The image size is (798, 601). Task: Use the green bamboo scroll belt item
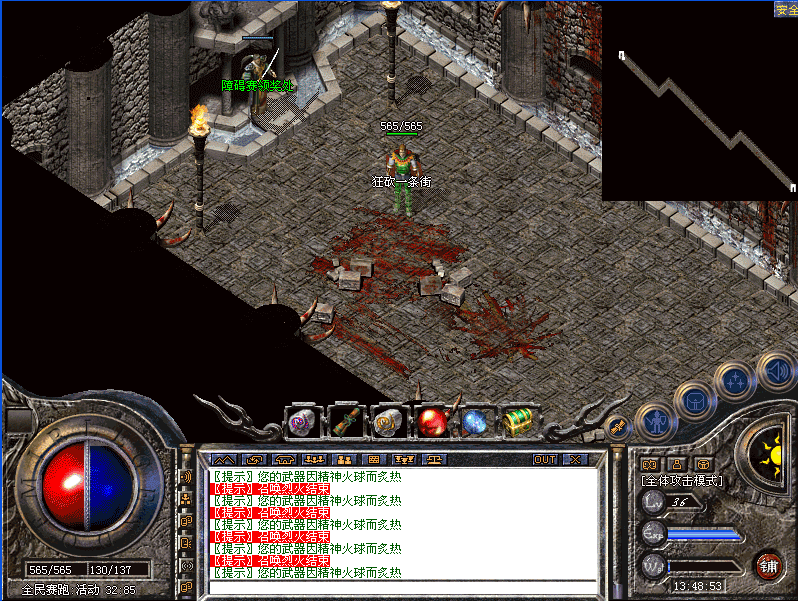(347, 422)
